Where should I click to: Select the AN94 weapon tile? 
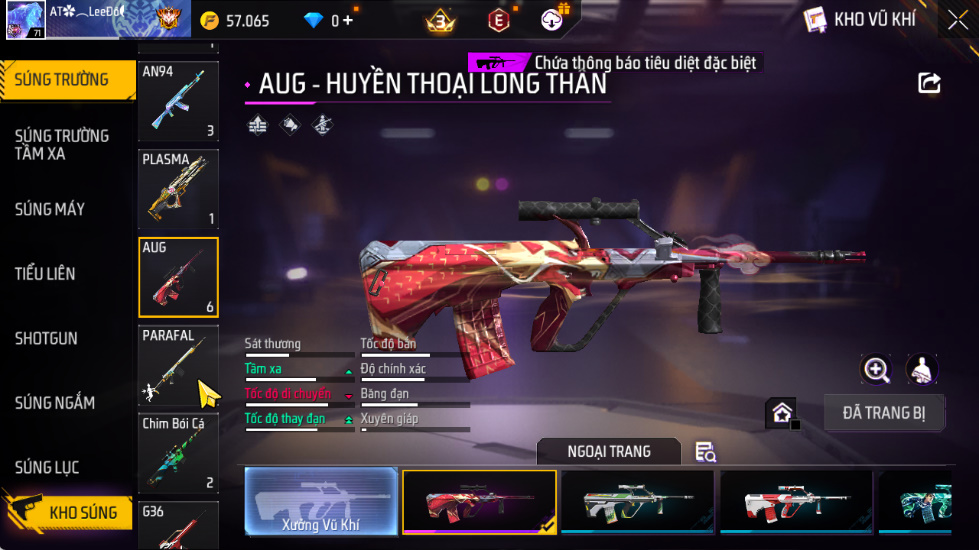pos(178,101)
